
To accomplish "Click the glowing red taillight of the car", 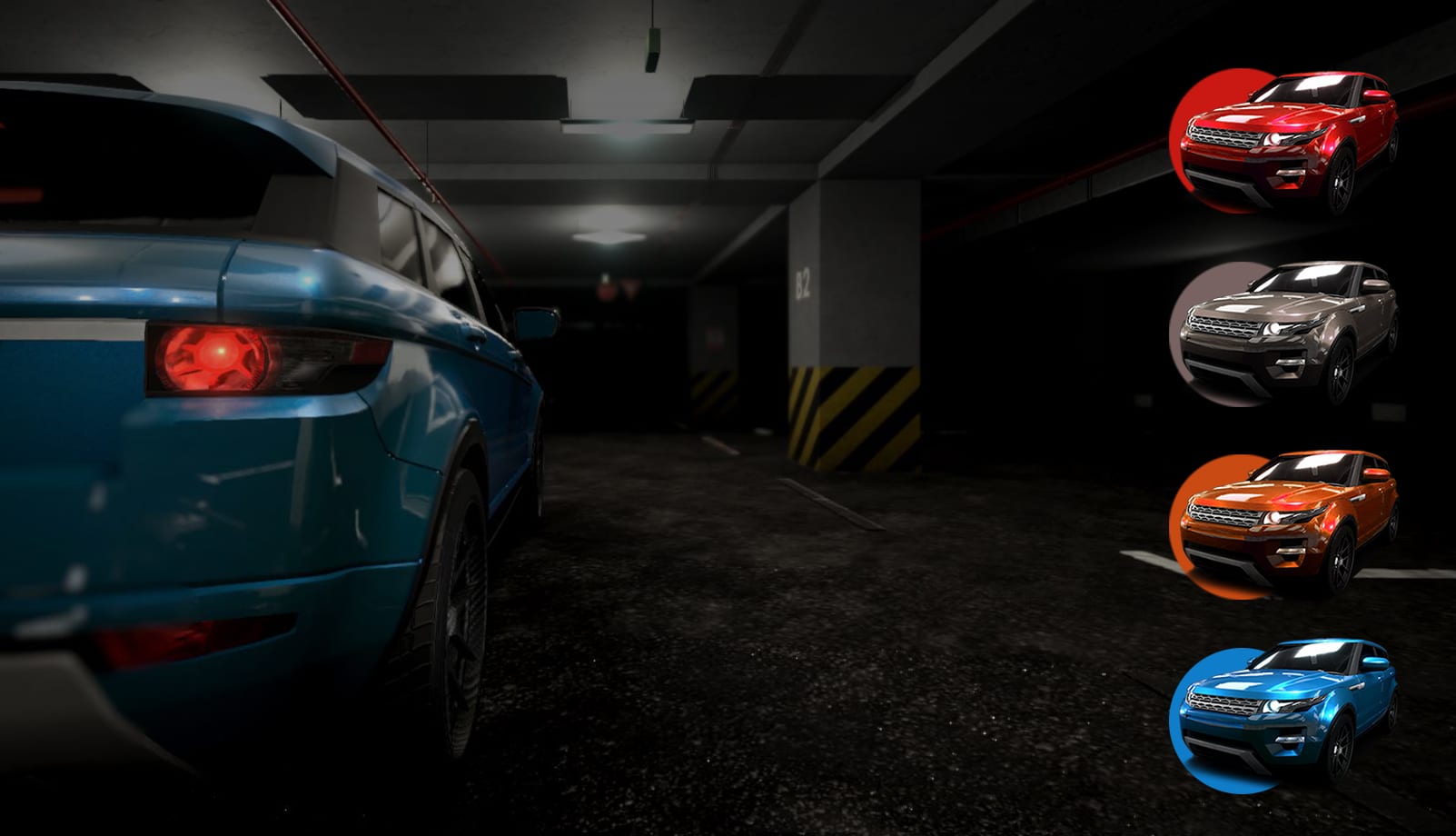I will [x=218, y=354].
